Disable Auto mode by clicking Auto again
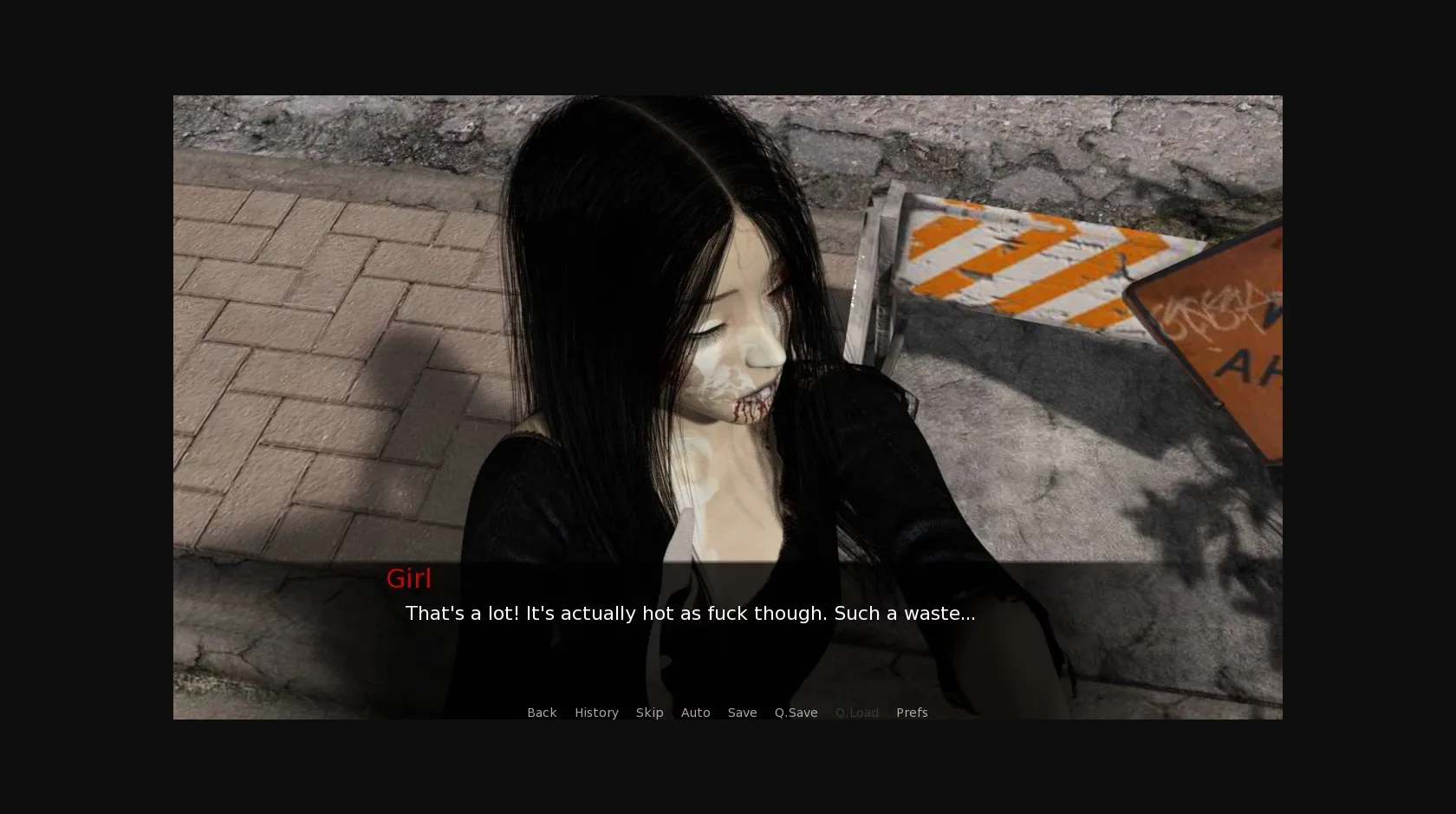 [x=696, y=712]
